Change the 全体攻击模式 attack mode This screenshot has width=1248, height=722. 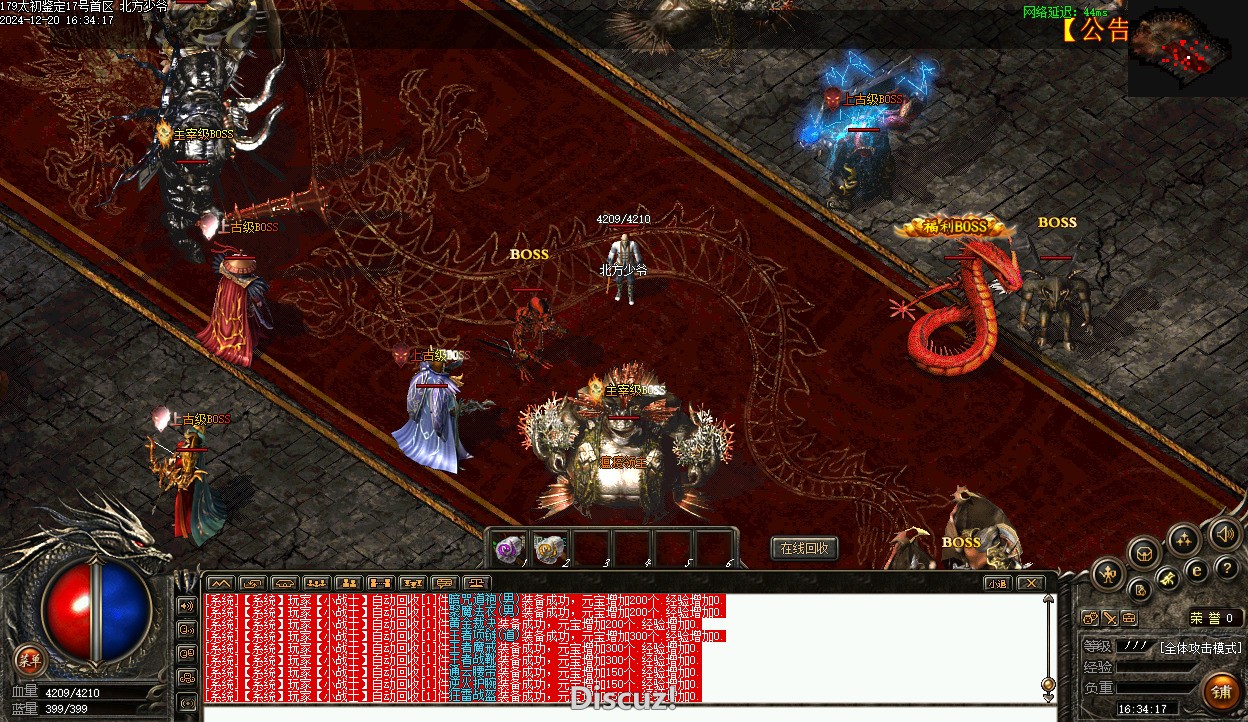click(1200, 647)
